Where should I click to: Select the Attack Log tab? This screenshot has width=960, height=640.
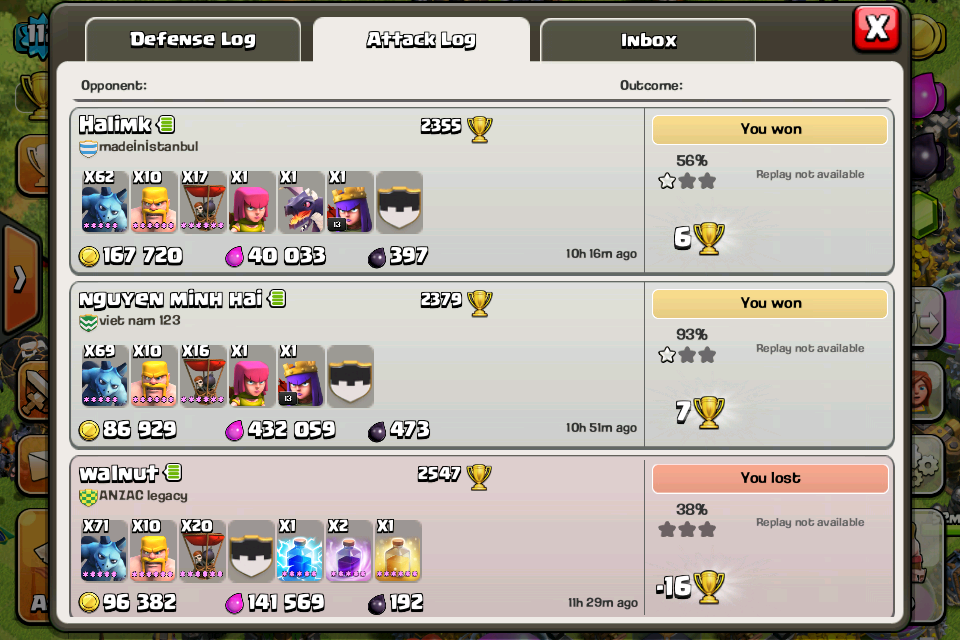click(421, 40)
